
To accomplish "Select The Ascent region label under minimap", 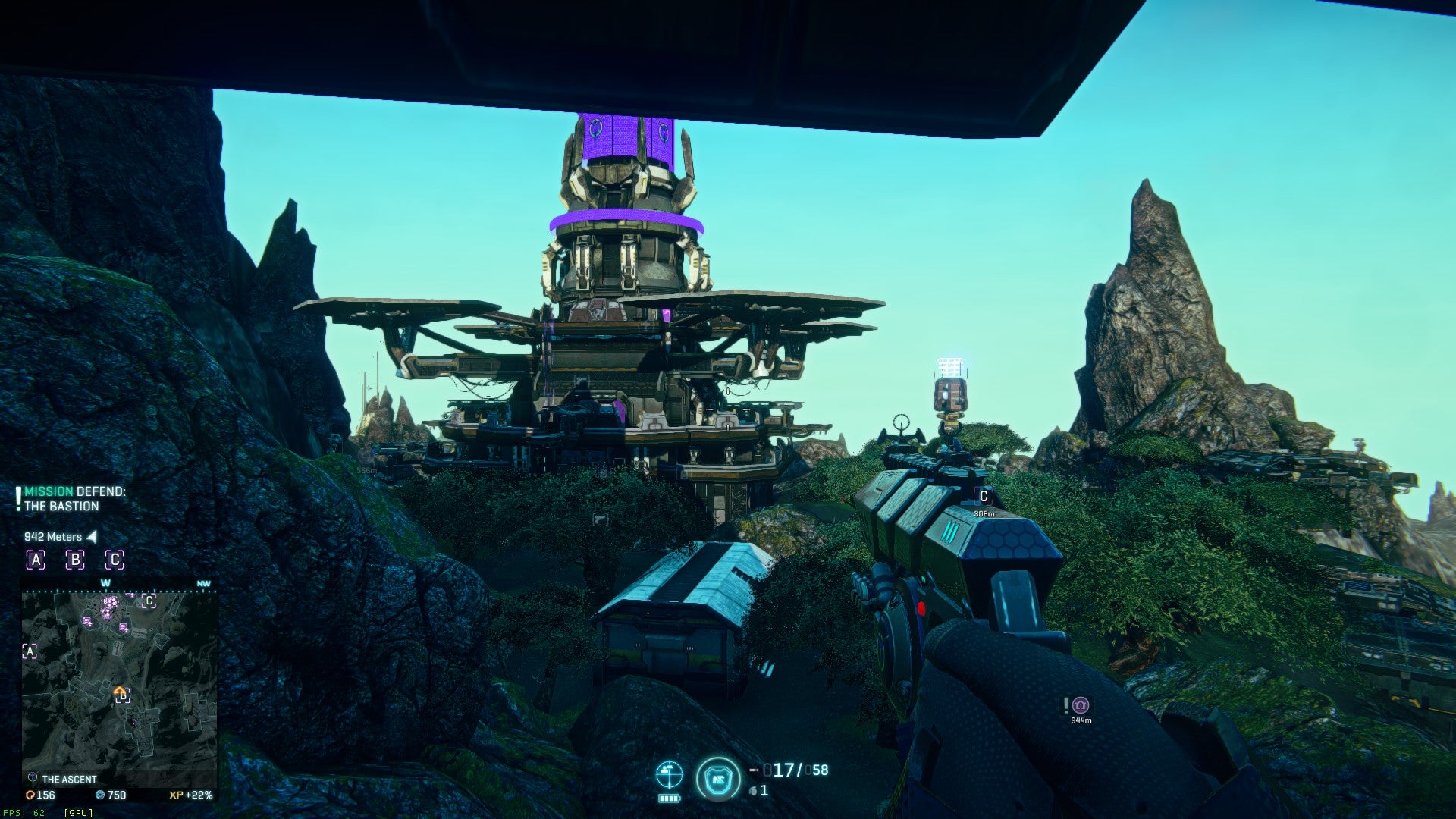I will point(68,779).
